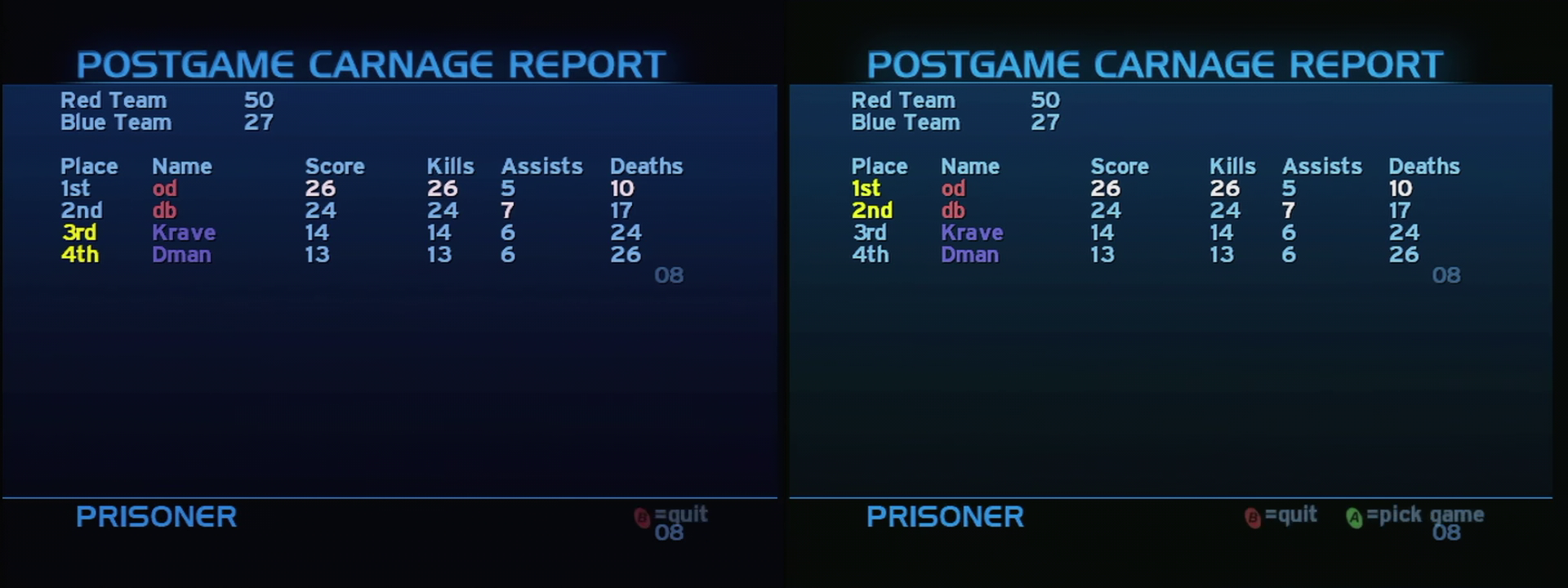
Task: Click the Krave player name
Action: (185, 233)
